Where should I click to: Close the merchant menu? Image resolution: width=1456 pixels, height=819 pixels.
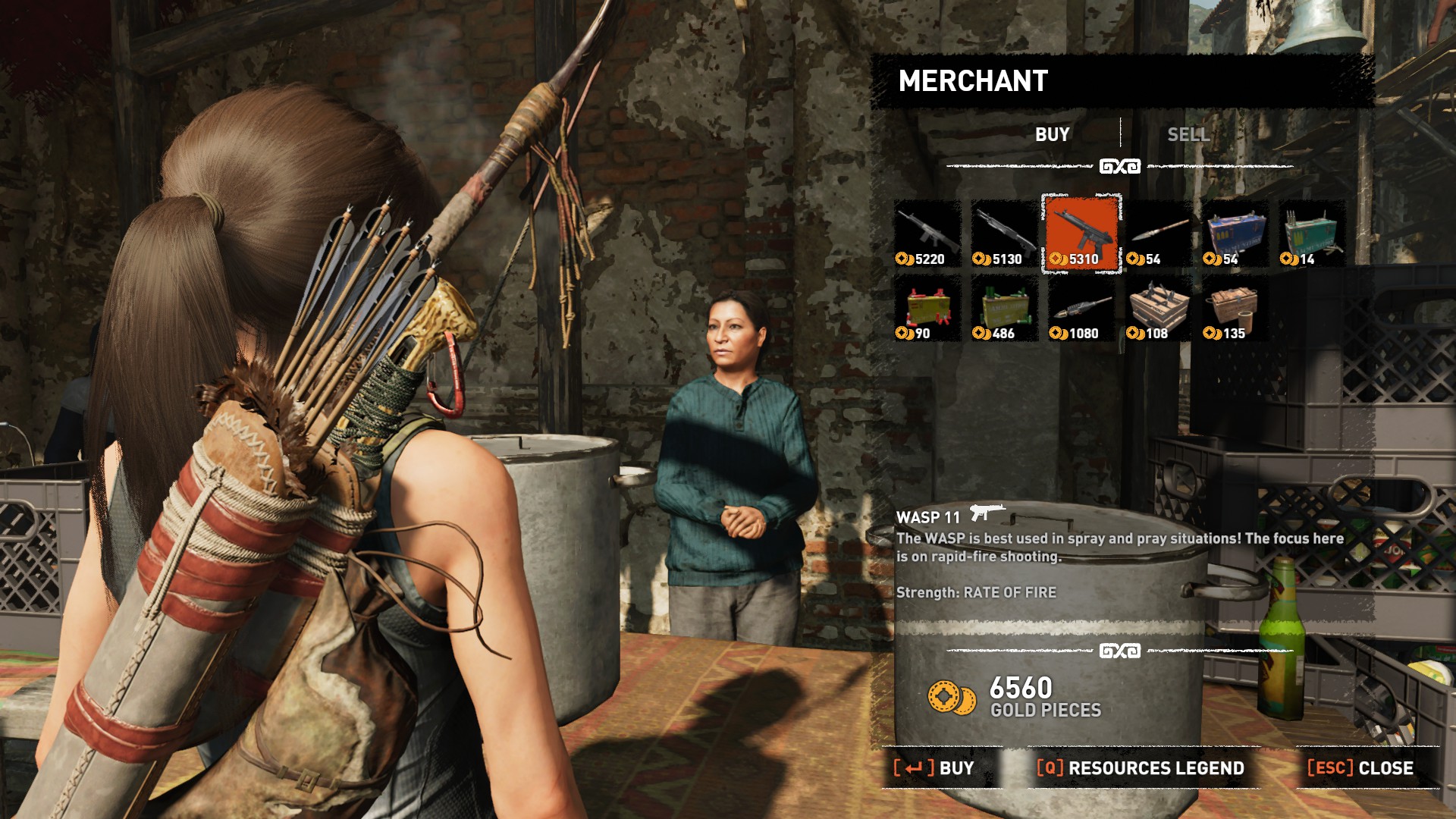coord(1360,768)
